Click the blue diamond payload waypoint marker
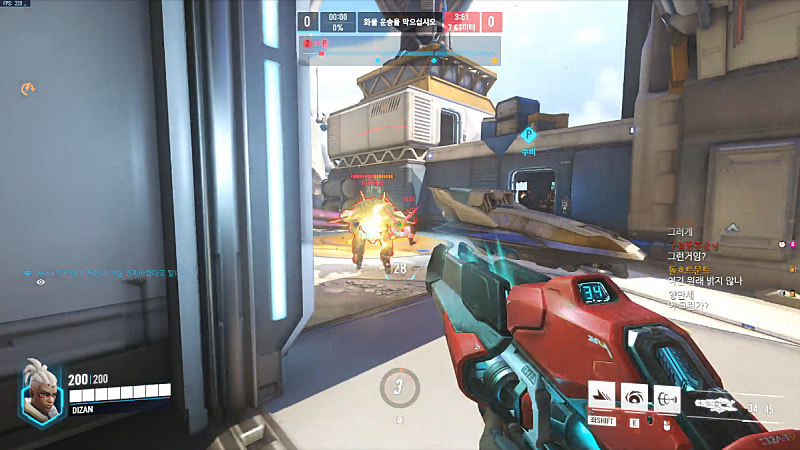Viewport: 800px width, 450px height. tap(529, 134)
